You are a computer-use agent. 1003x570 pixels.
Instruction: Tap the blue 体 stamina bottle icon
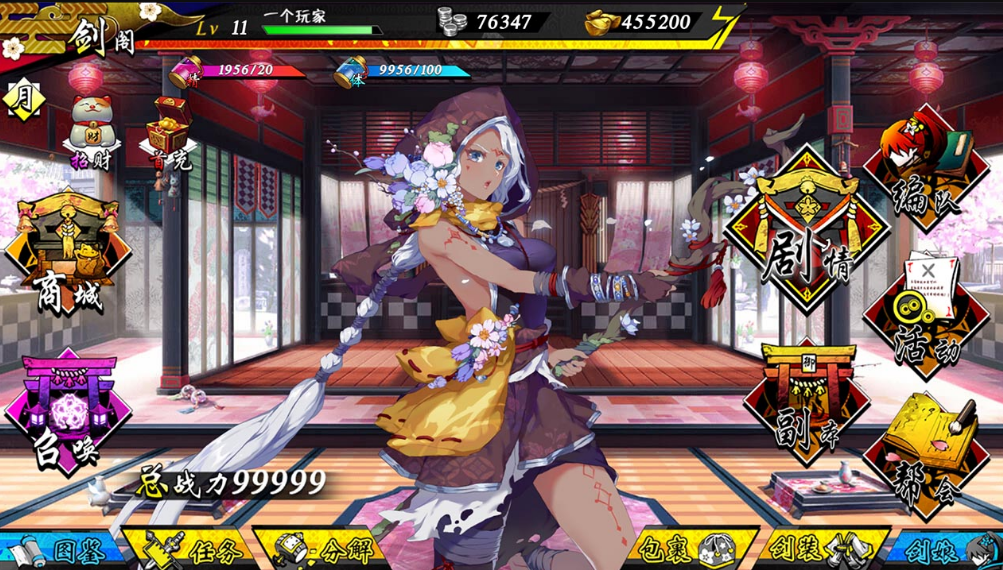351,71
